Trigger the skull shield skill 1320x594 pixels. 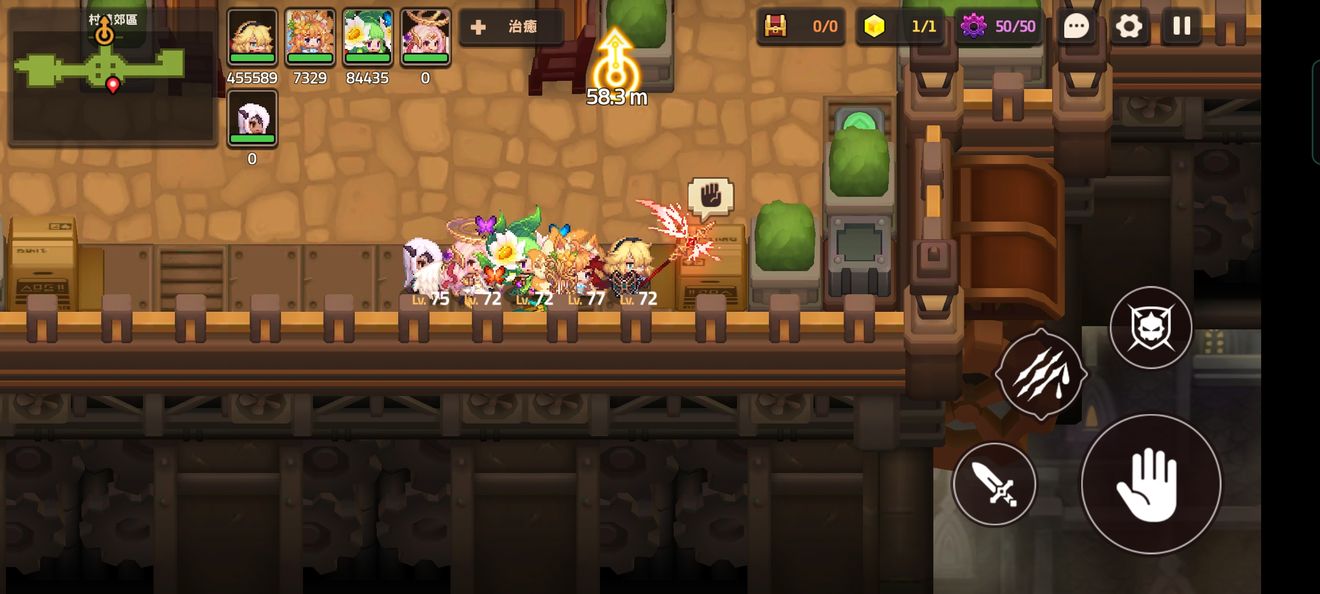pyautogui.click(x=1150, y=327)
